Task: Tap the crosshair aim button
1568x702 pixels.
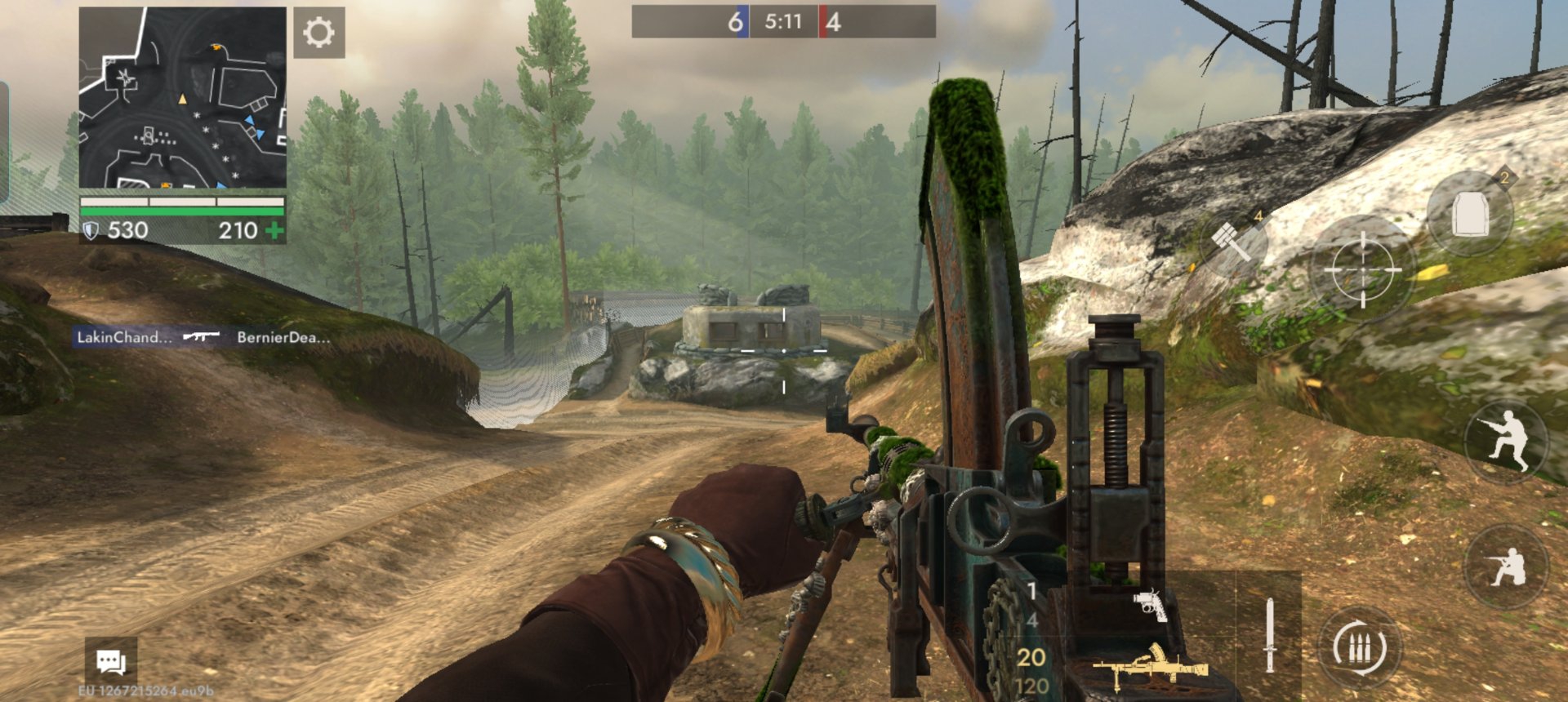Action: coord(1362,269)
